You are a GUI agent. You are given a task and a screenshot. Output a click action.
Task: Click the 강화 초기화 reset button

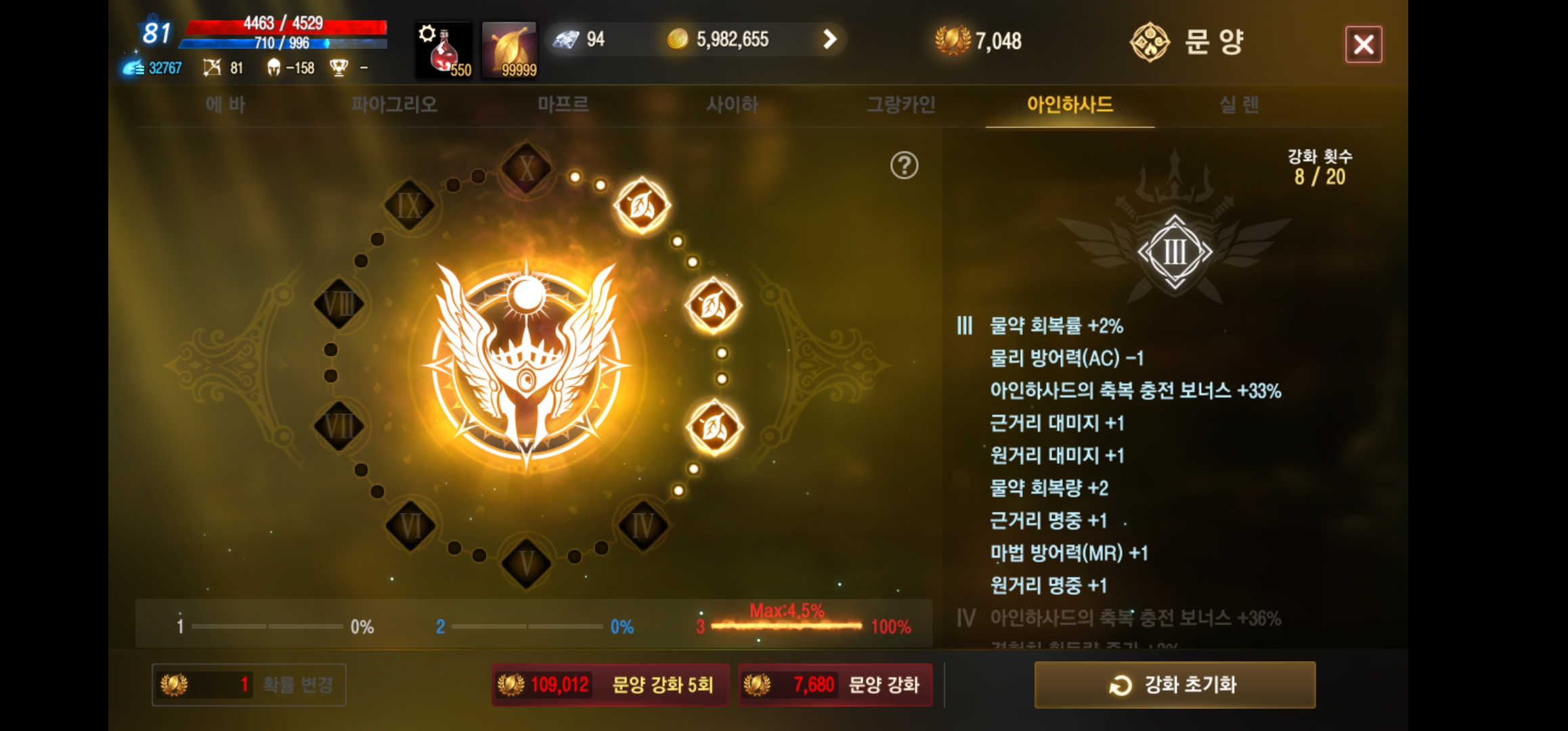[1175, 685]
